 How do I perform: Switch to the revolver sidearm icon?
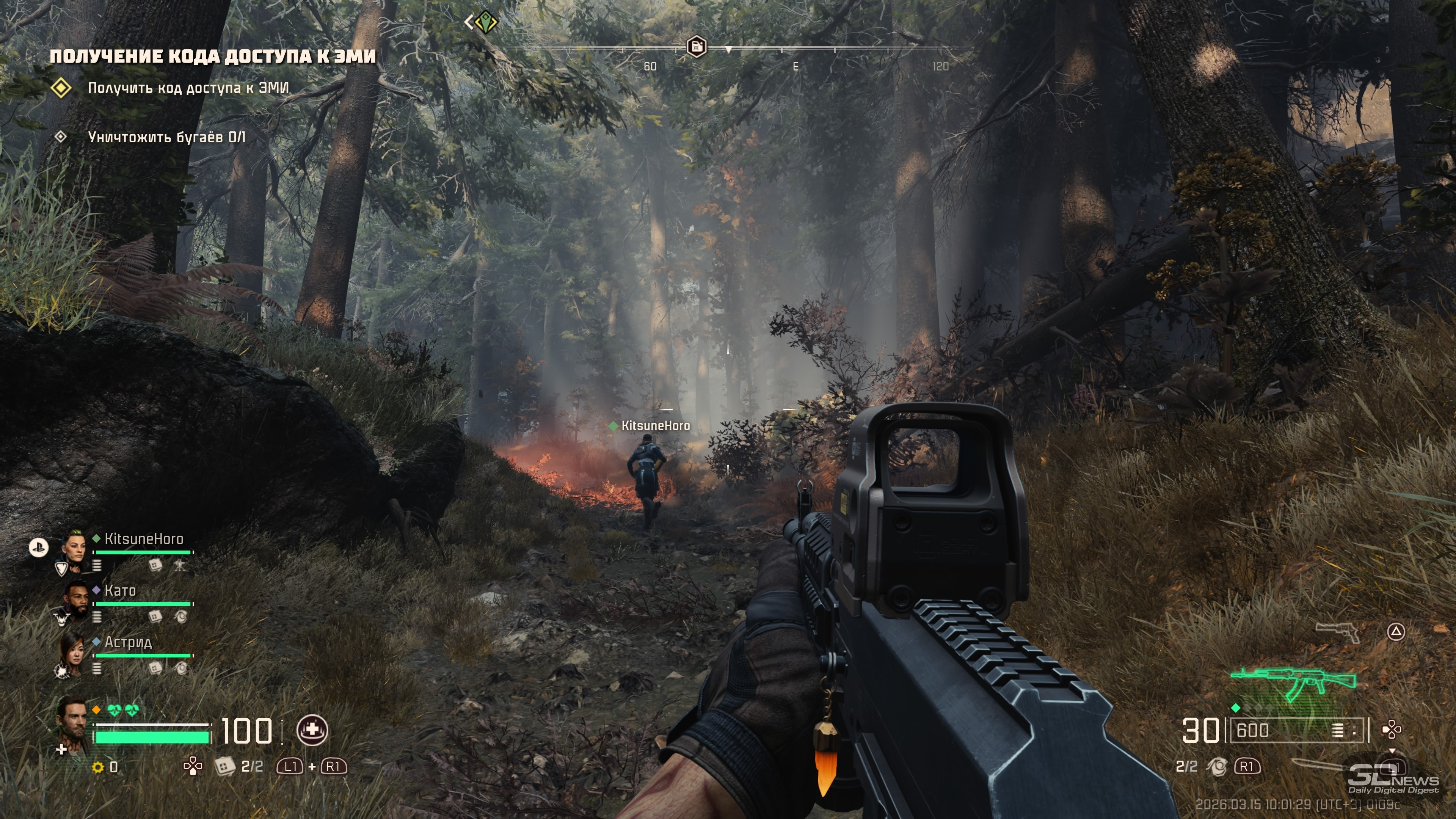[x=1337, y=631]
